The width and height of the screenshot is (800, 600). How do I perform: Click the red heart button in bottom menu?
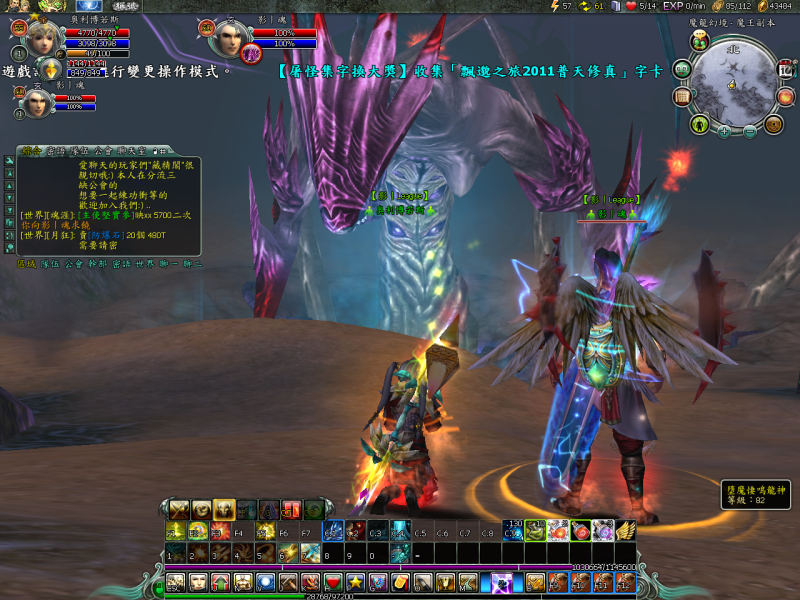333,582
